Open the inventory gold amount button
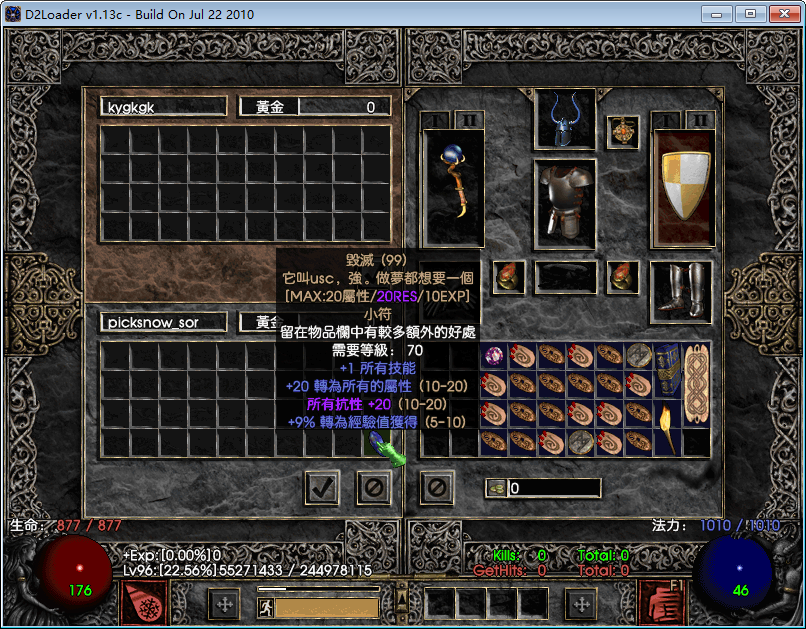 coord(496,488)
